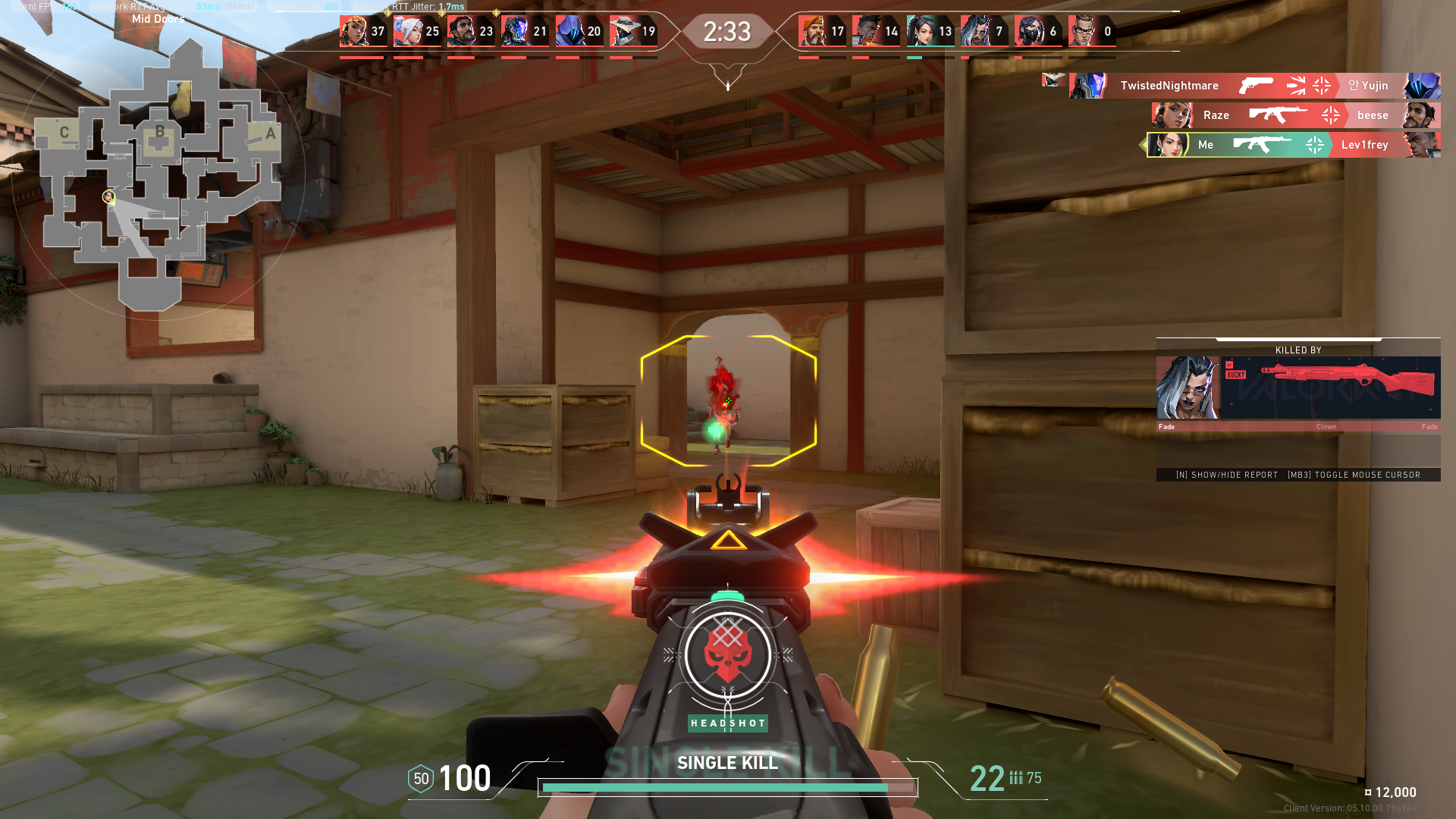View Fade's portrait in Killed By panel
Screen dimensions: 1456x819
[1188, 388]
